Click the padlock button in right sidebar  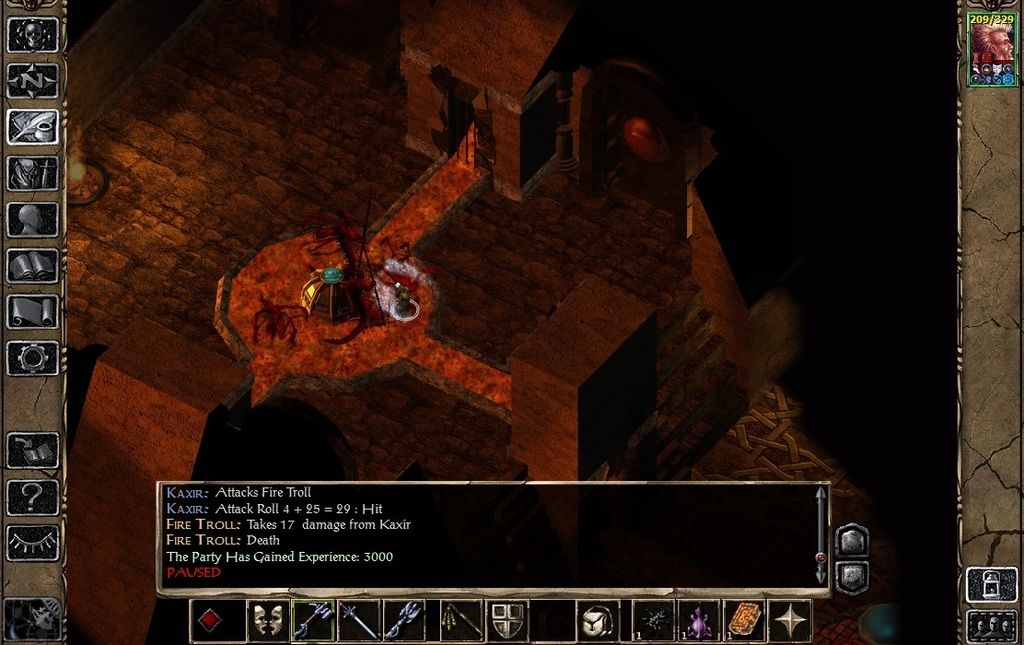tap(991, 585)
